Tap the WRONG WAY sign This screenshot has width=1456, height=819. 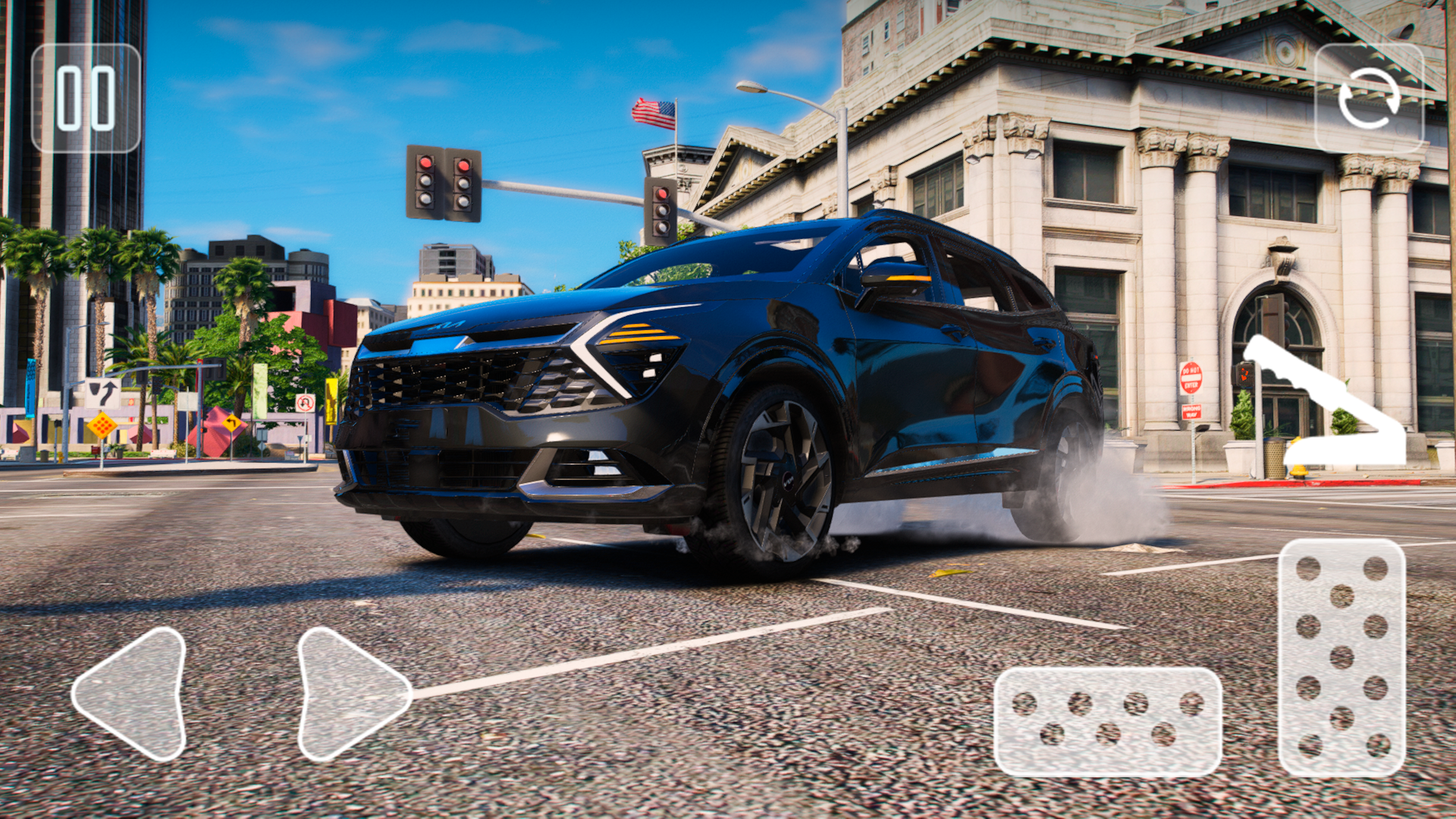tap(1191, 412)
